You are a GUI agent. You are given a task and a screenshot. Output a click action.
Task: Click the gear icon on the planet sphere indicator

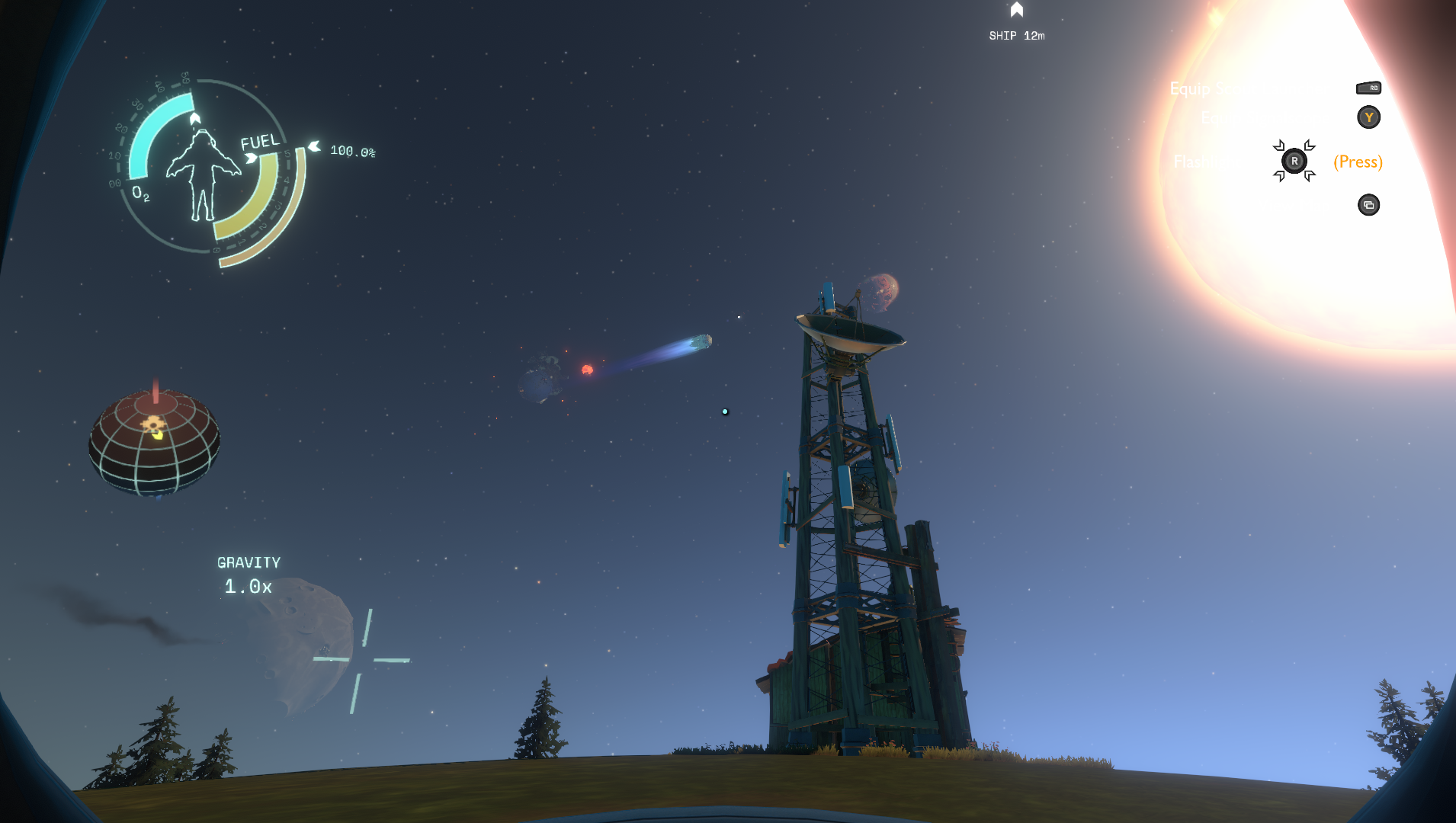(x=152, y=424)
